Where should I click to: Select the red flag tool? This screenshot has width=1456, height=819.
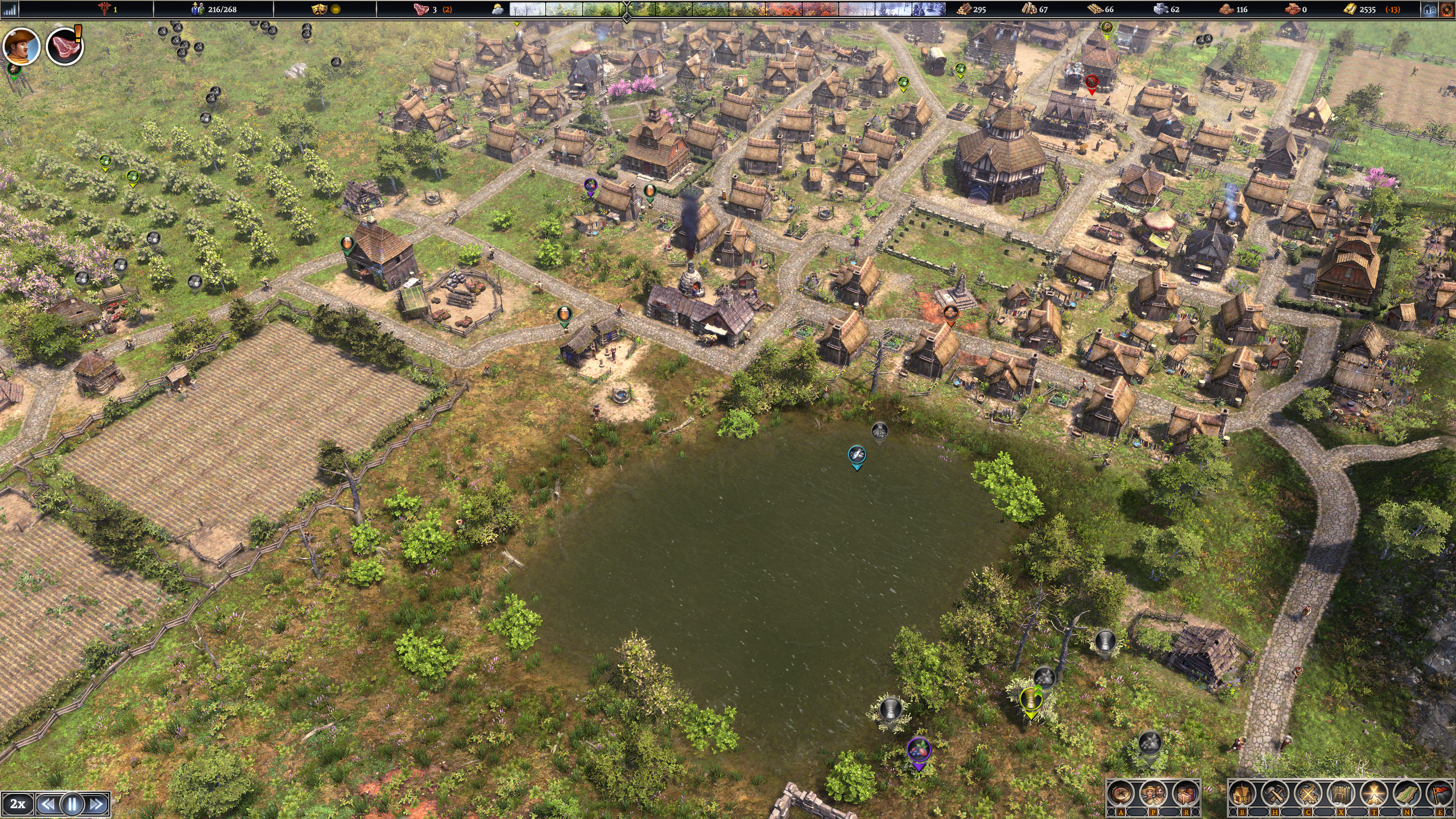tap(1440, 794)
